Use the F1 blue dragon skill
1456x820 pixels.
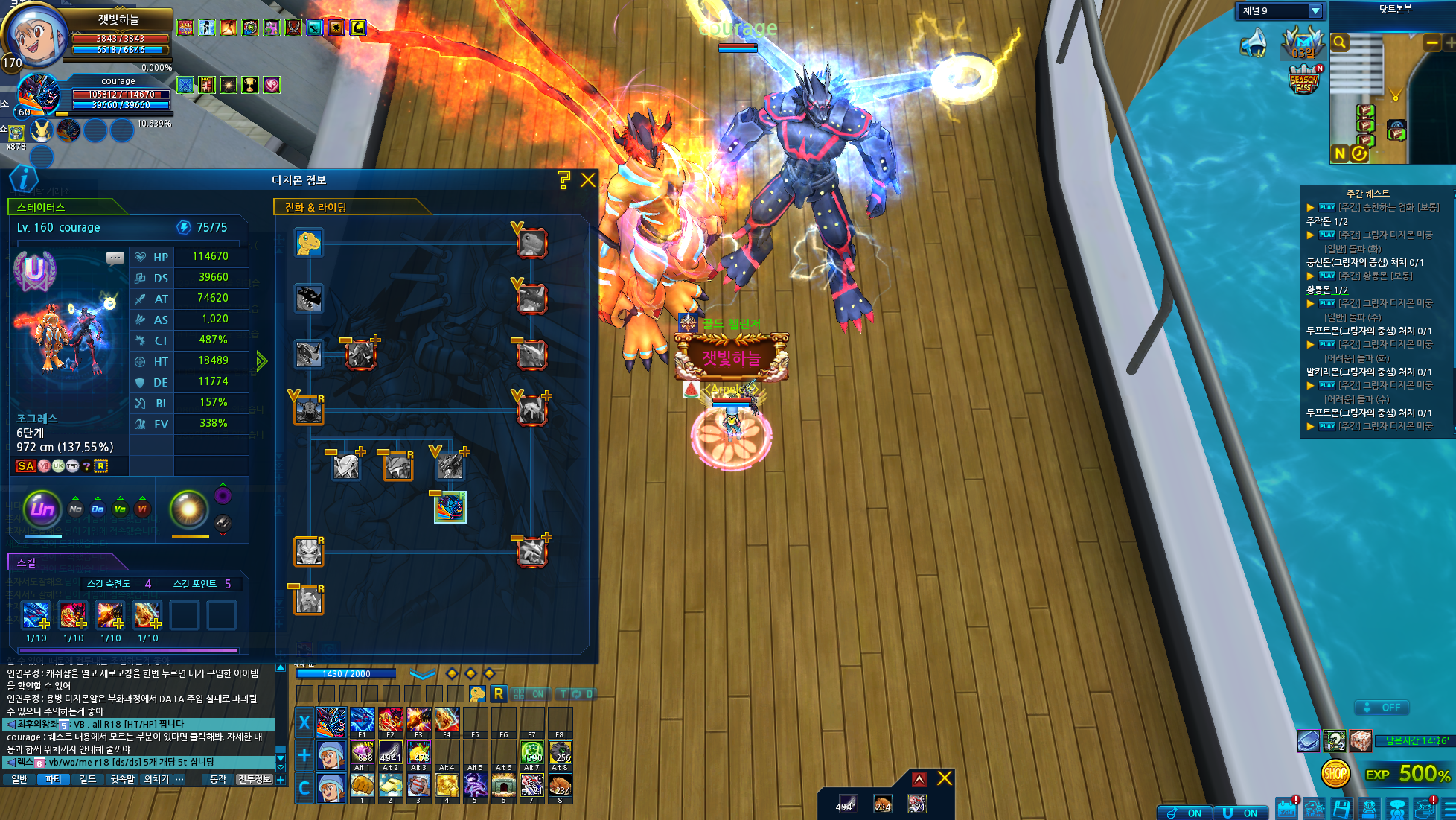click(363, 721)
